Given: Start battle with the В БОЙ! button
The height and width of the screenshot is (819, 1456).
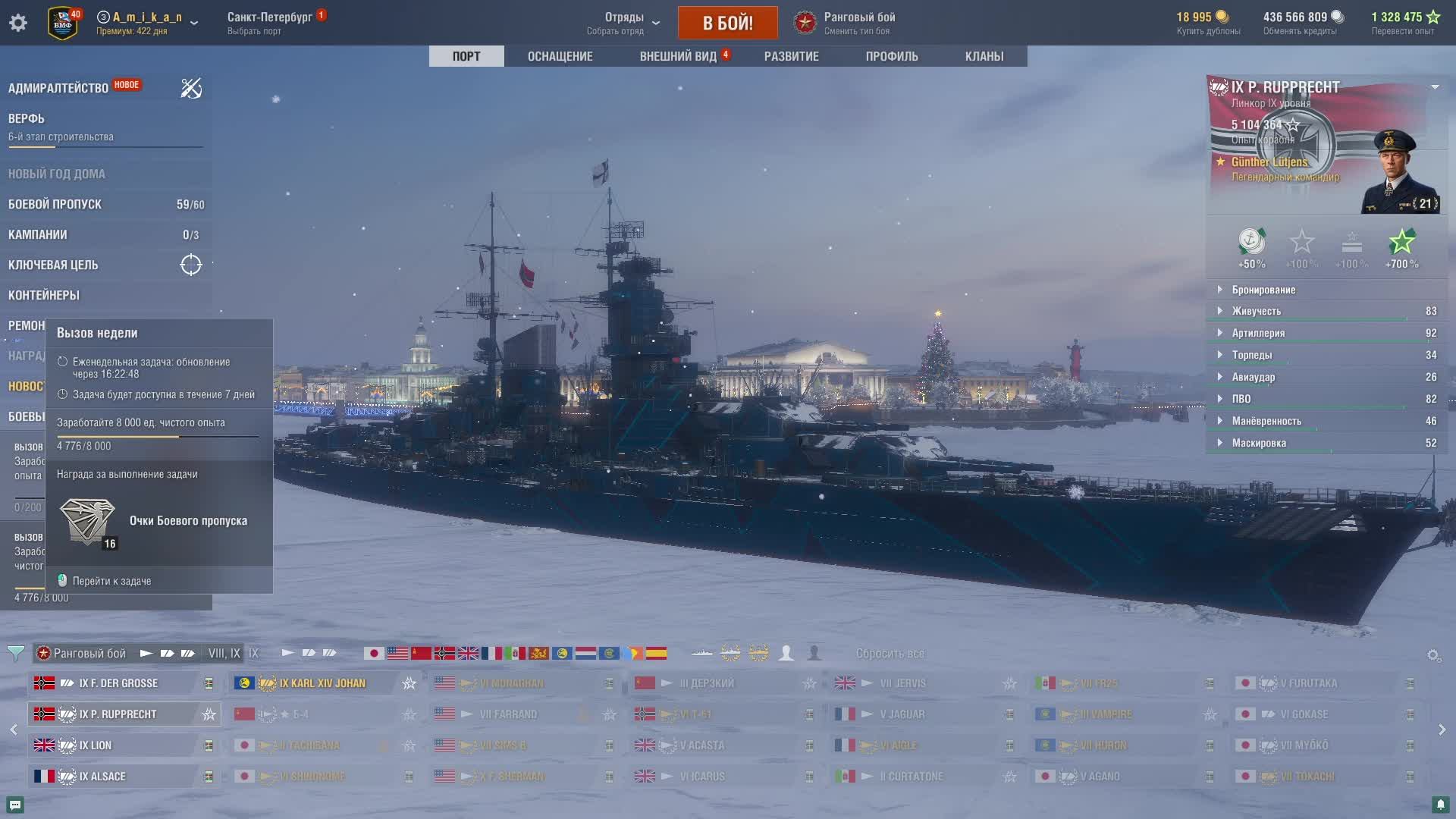Looking at the screenshot, I should tap(727, 23).
